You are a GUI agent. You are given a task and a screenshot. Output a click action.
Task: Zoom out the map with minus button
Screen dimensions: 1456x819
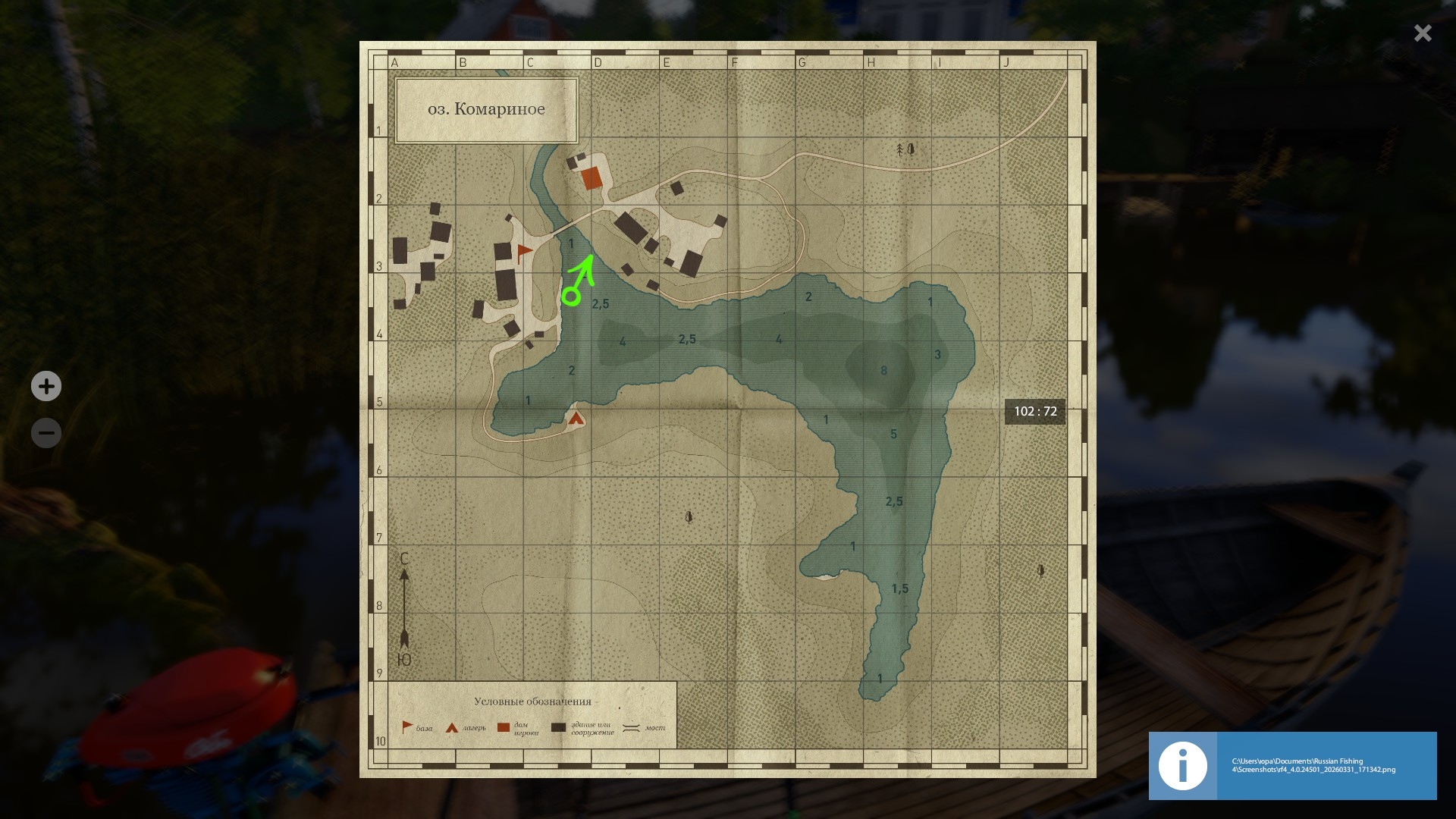pyautogui.click(x=46, y=433)
